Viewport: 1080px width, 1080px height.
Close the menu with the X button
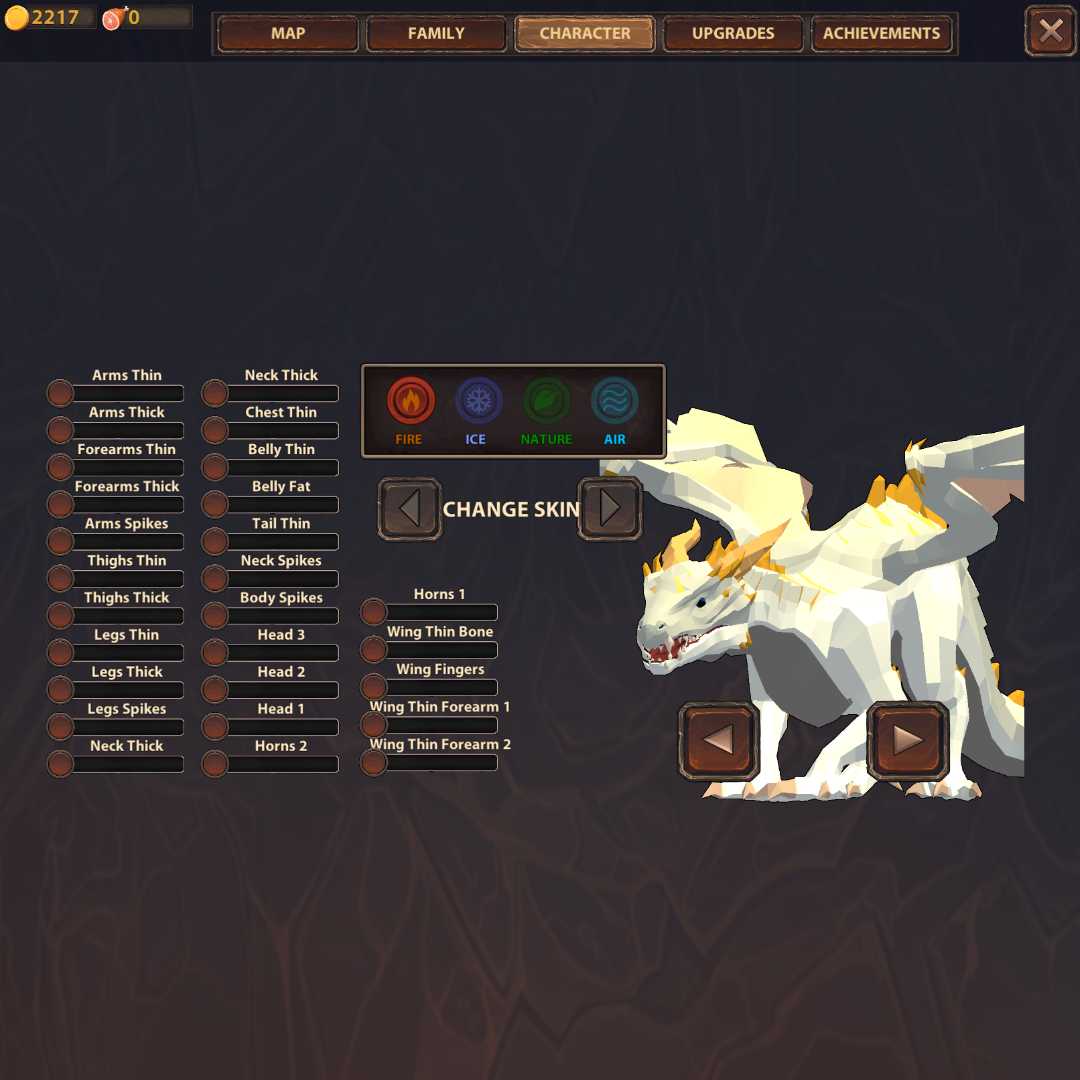click(1050, 32)
